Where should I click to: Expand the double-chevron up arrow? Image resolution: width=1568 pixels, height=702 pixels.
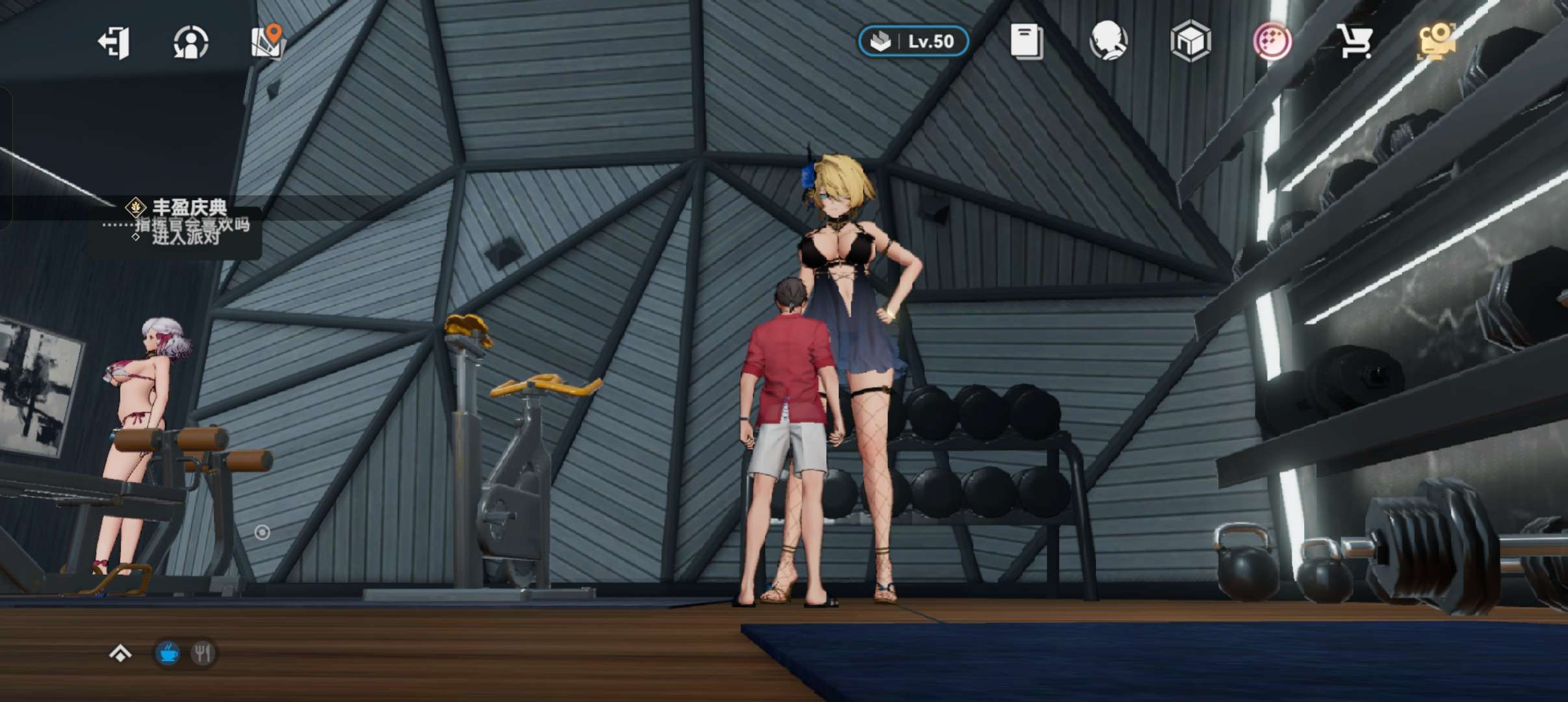click(120, 653)
